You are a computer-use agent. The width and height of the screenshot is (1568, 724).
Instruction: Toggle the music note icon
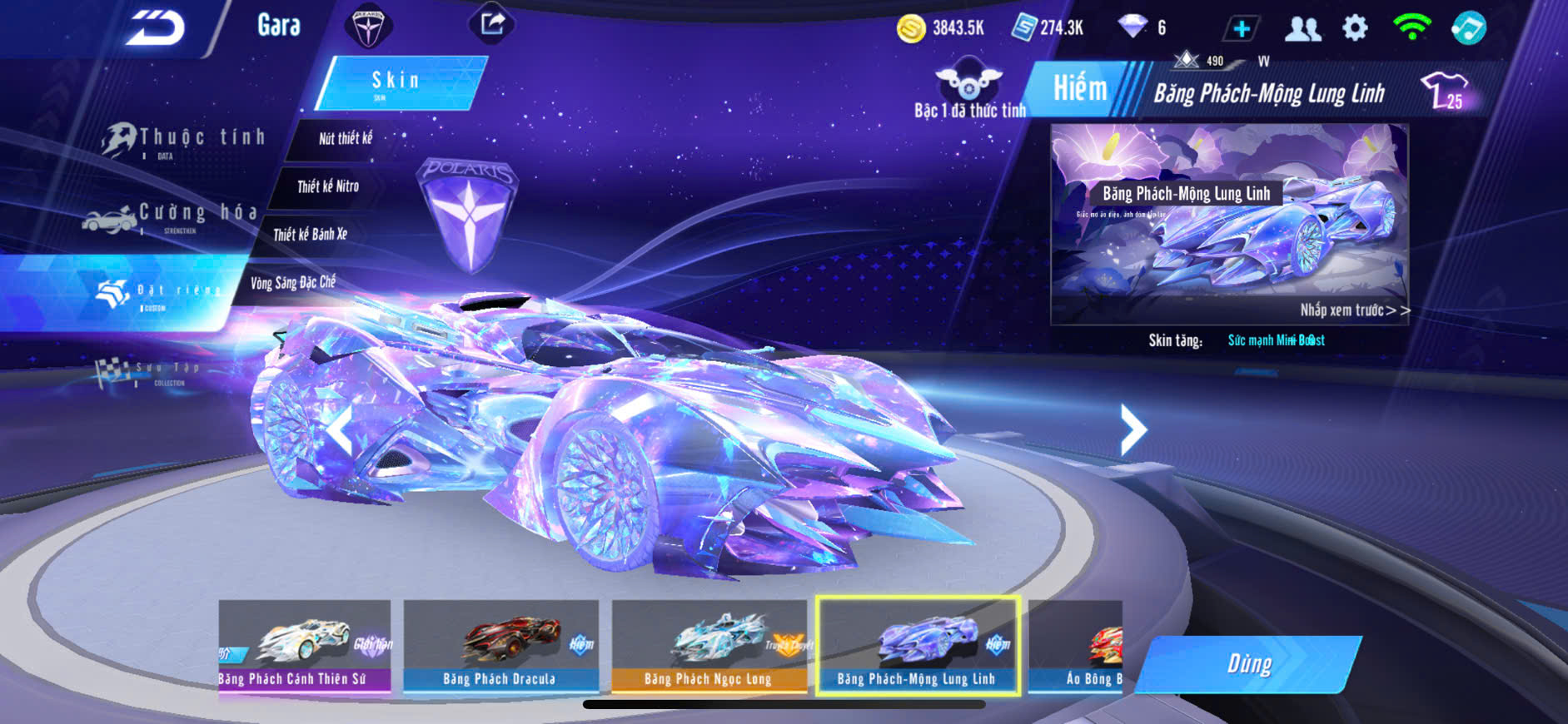tap(1468, 28)
